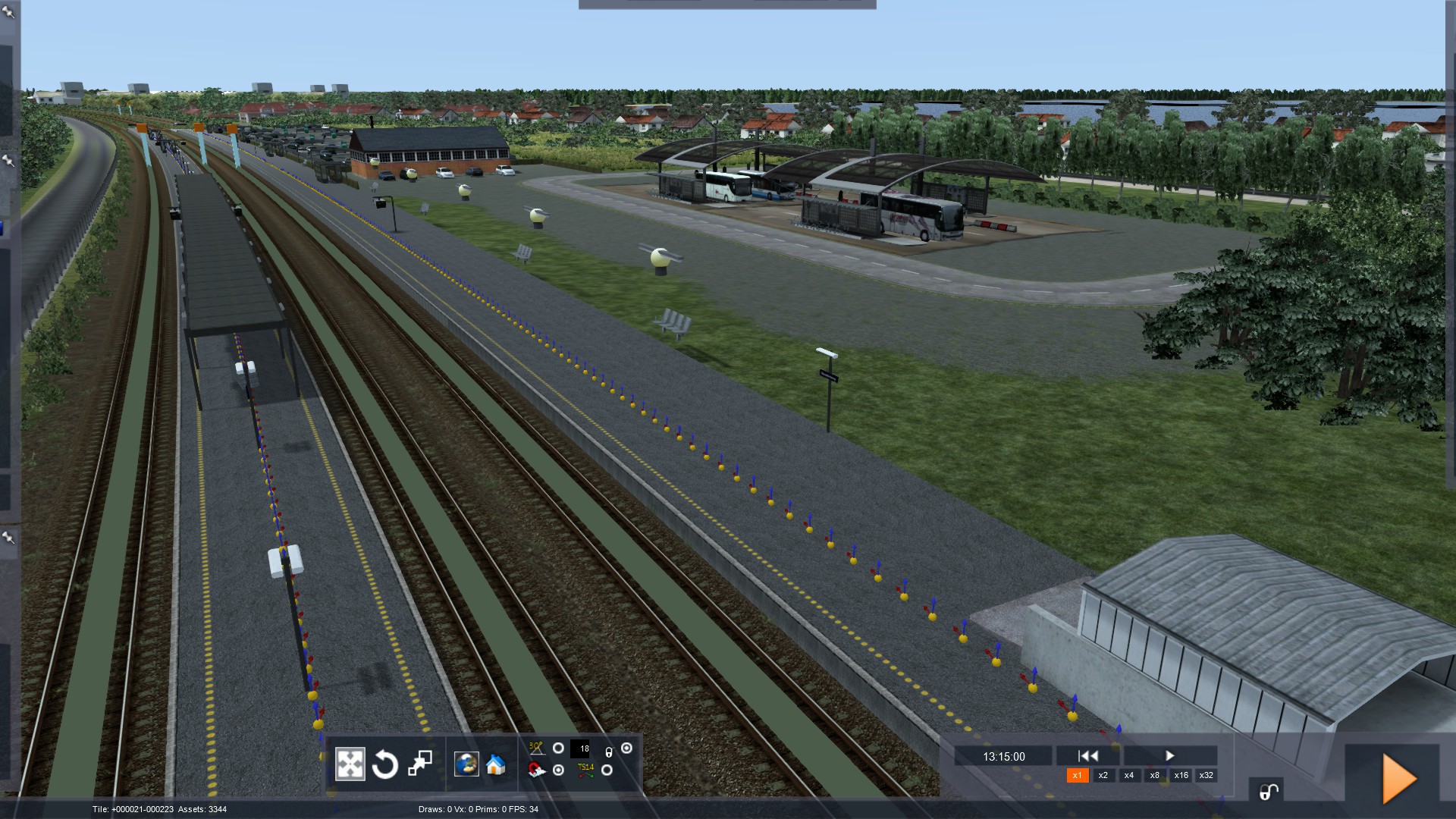Toggle the open padlock lock button

(1269, 792)
